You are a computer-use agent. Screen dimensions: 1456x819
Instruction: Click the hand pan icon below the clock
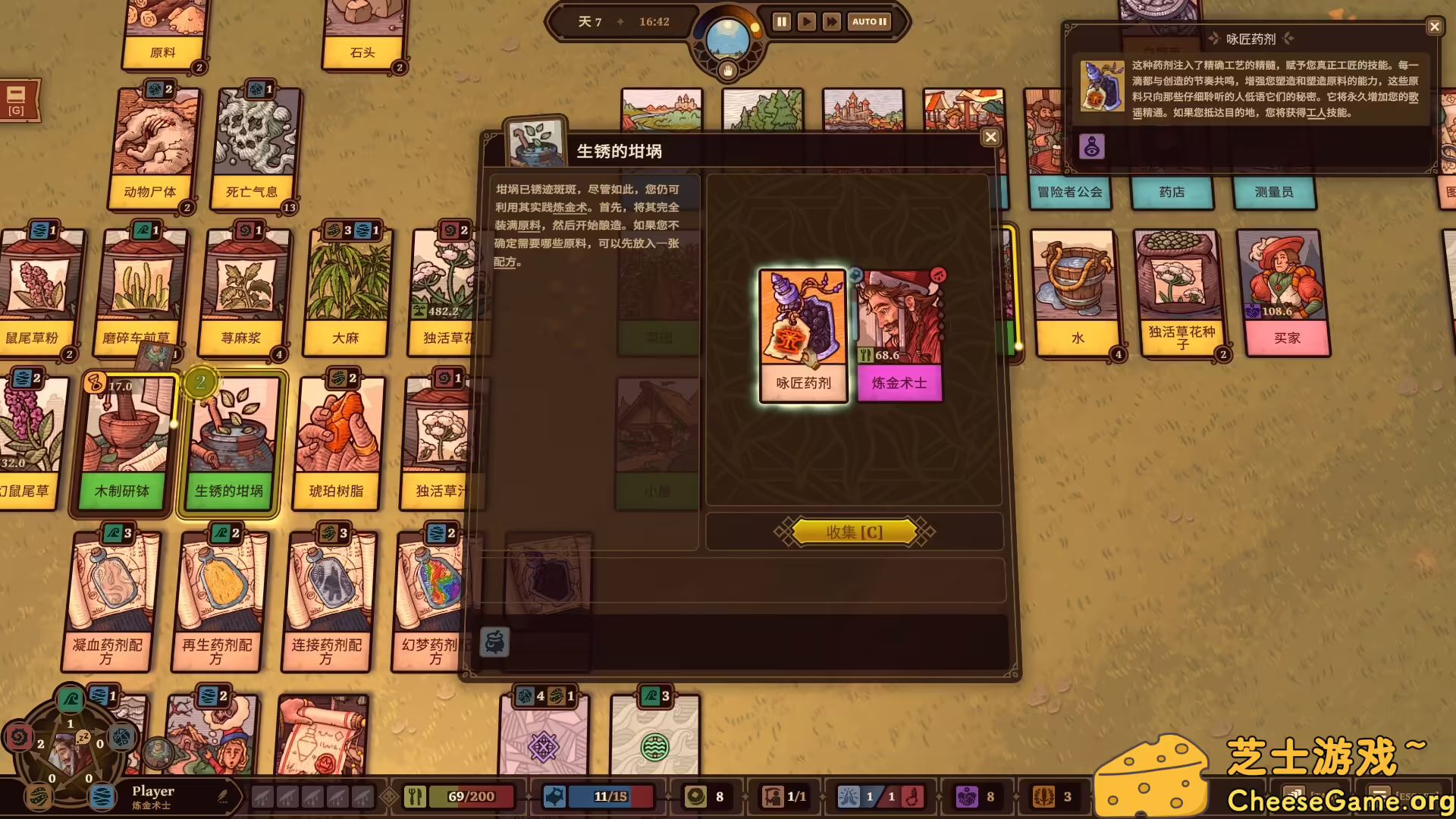tap(726, 70)
